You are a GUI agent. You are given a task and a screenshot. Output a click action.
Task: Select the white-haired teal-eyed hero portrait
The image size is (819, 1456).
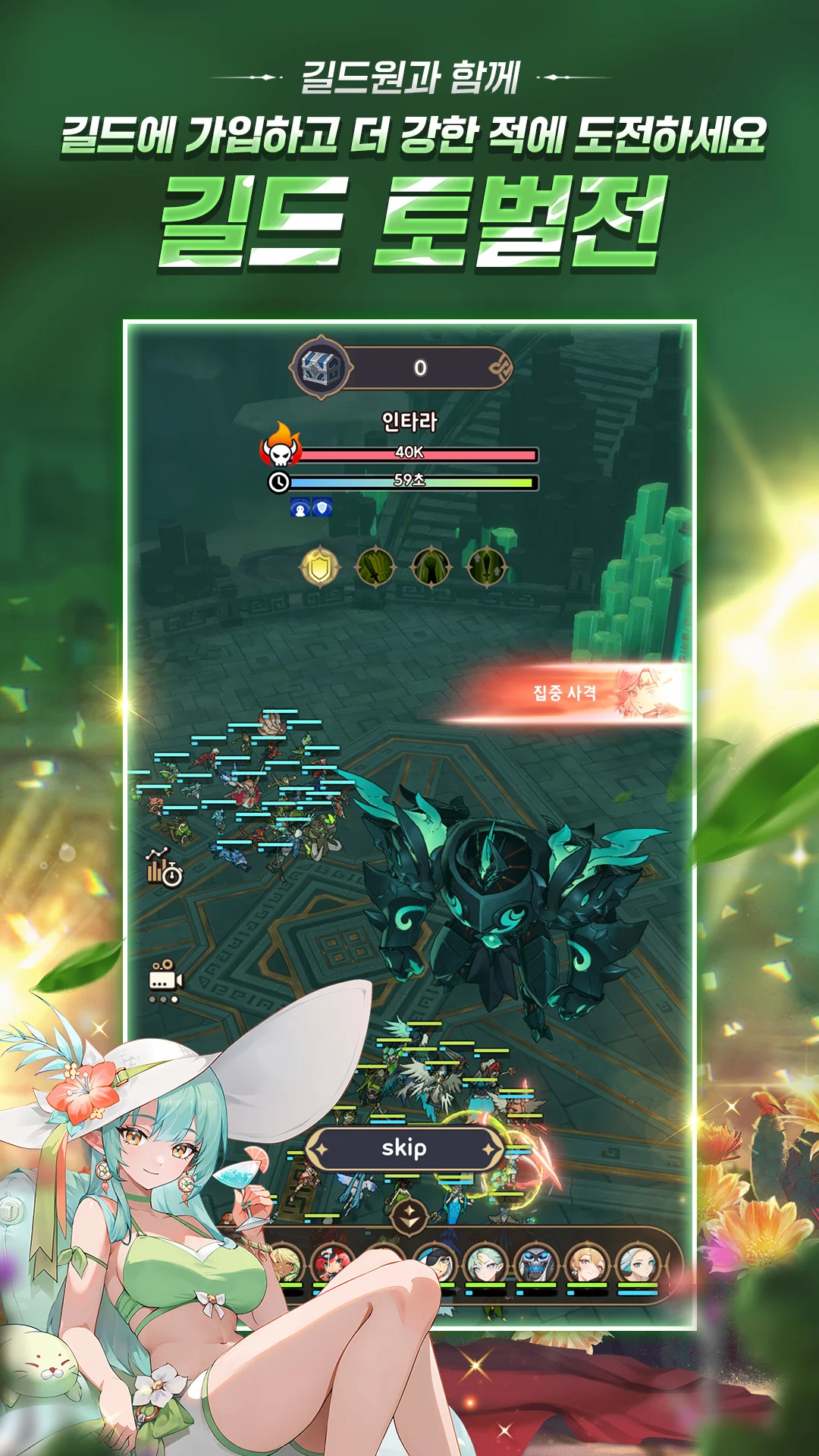click(x=637, y=1264)
